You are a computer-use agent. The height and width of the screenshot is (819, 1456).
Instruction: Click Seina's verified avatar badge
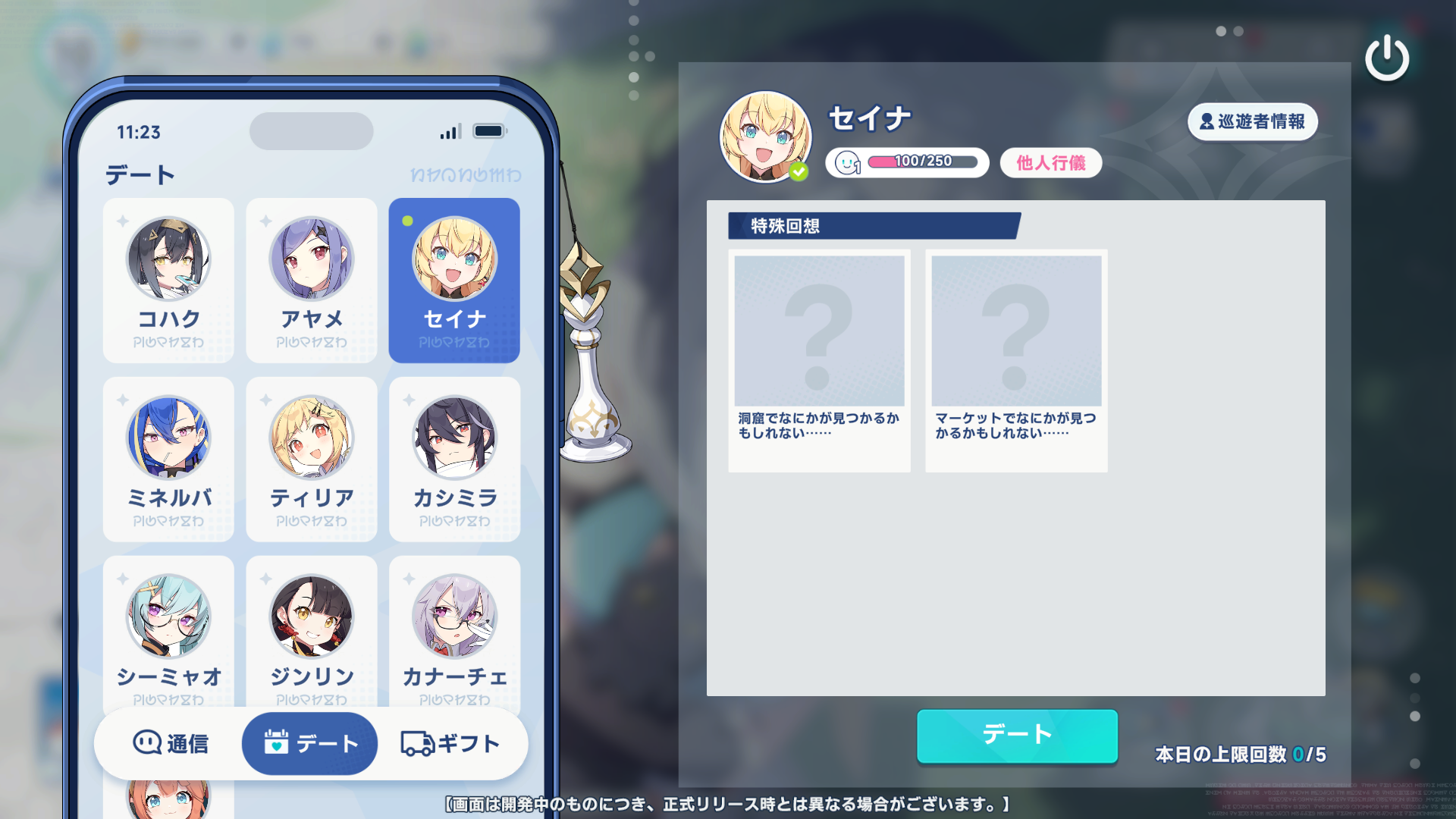click(799, 171)
